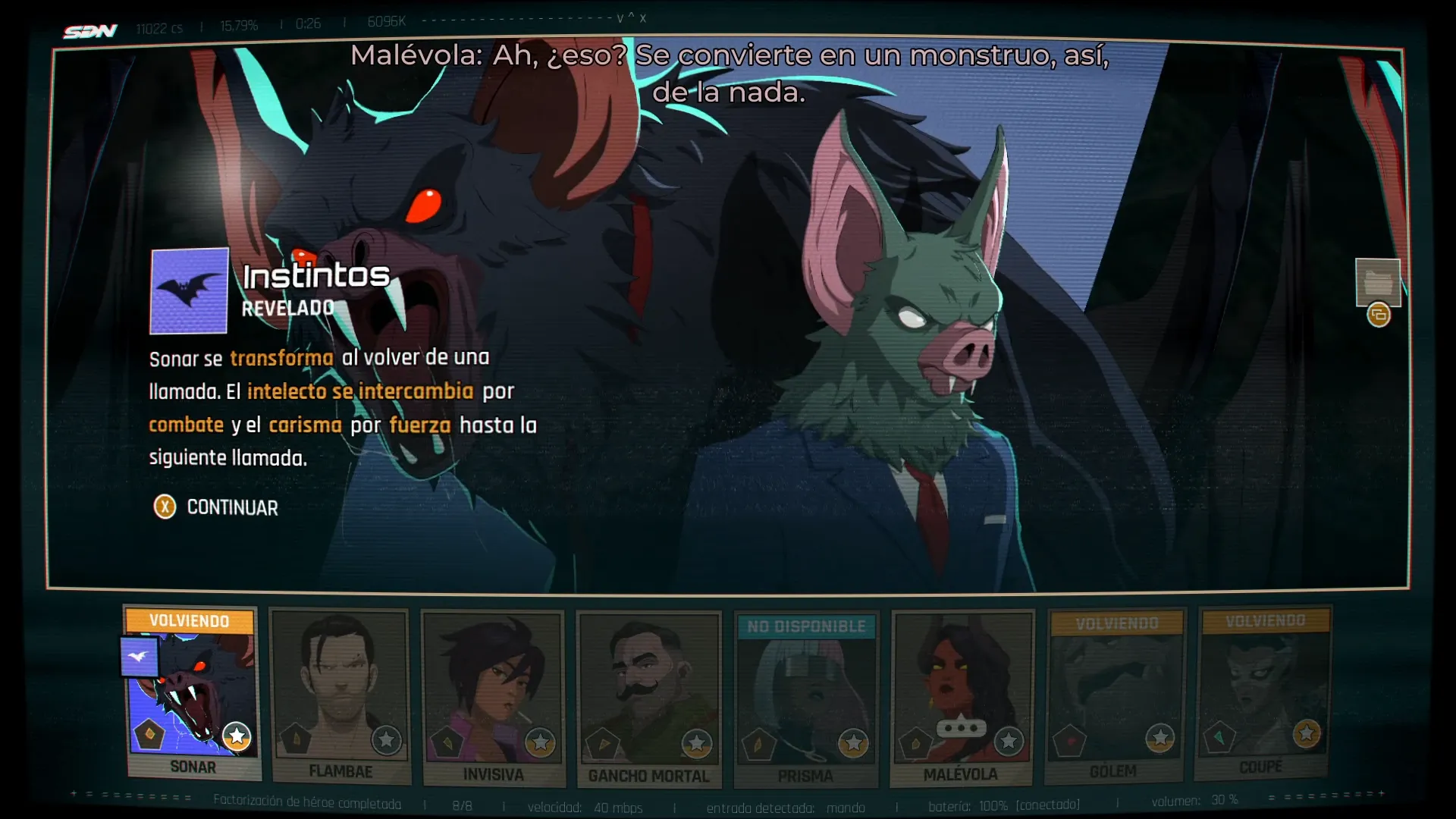Pick the returning Coupé card
The image size is (1456, 819).
(1263, 690)
